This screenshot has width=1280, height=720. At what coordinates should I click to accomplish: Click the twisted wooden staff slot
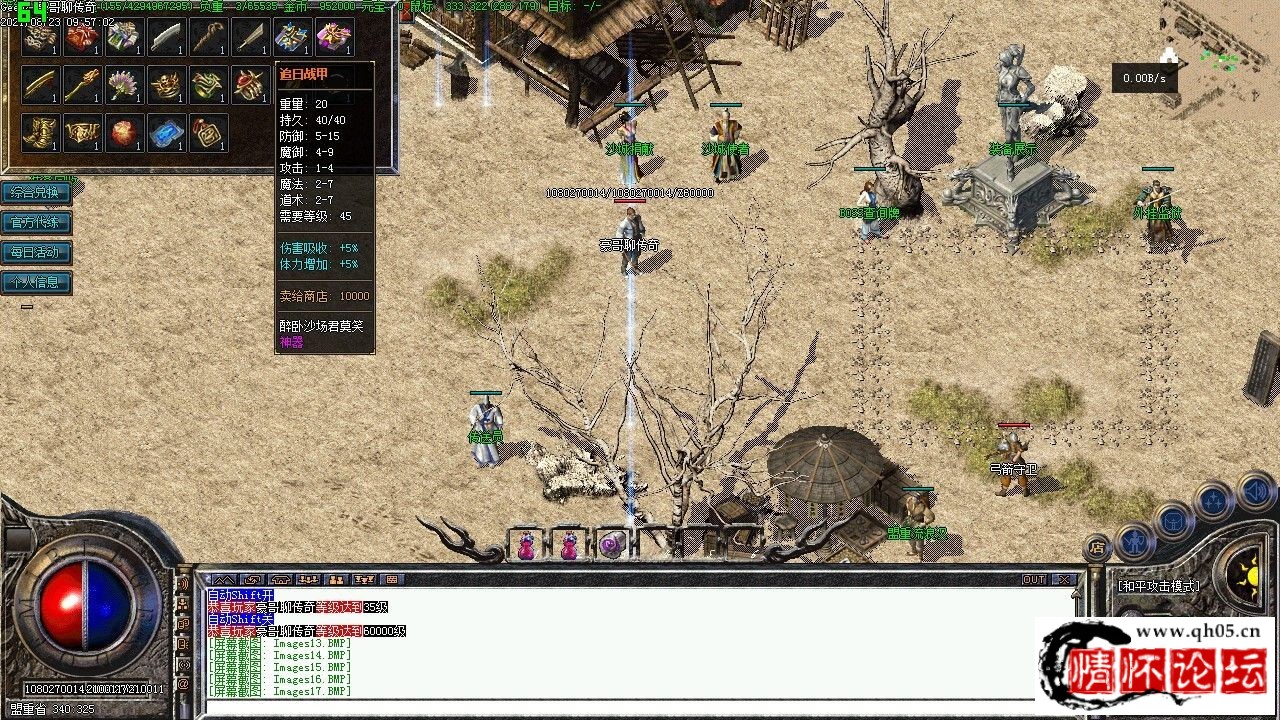tap(208, 38)
